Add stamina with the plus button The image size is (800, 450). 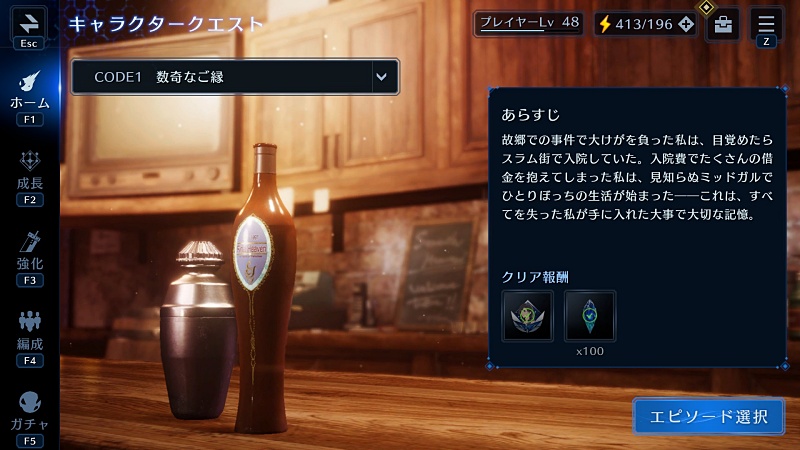[x=685, y=23]
